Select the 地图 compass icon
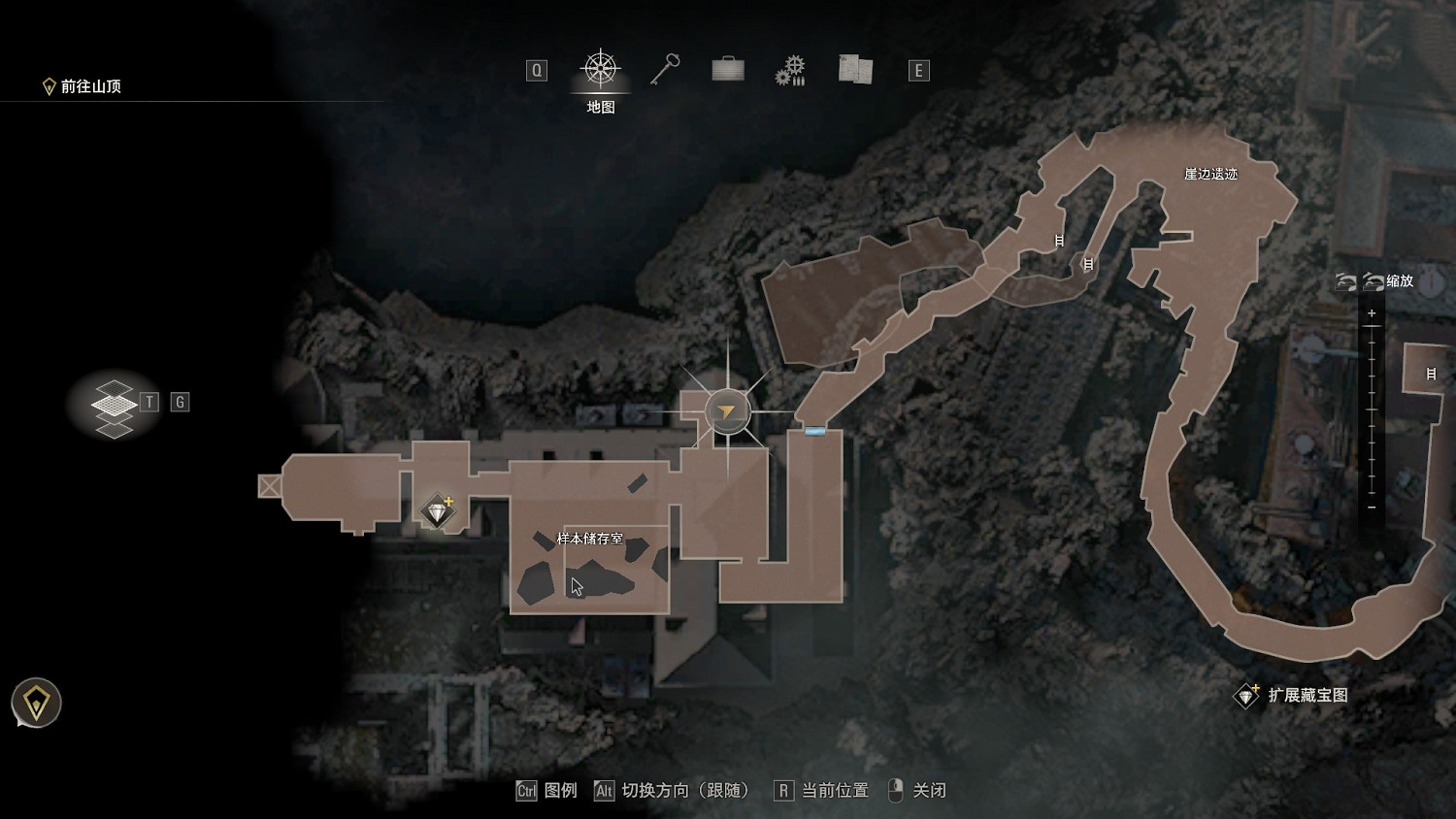The height and width of the screenshot is (819, 1456). point(599,68)
